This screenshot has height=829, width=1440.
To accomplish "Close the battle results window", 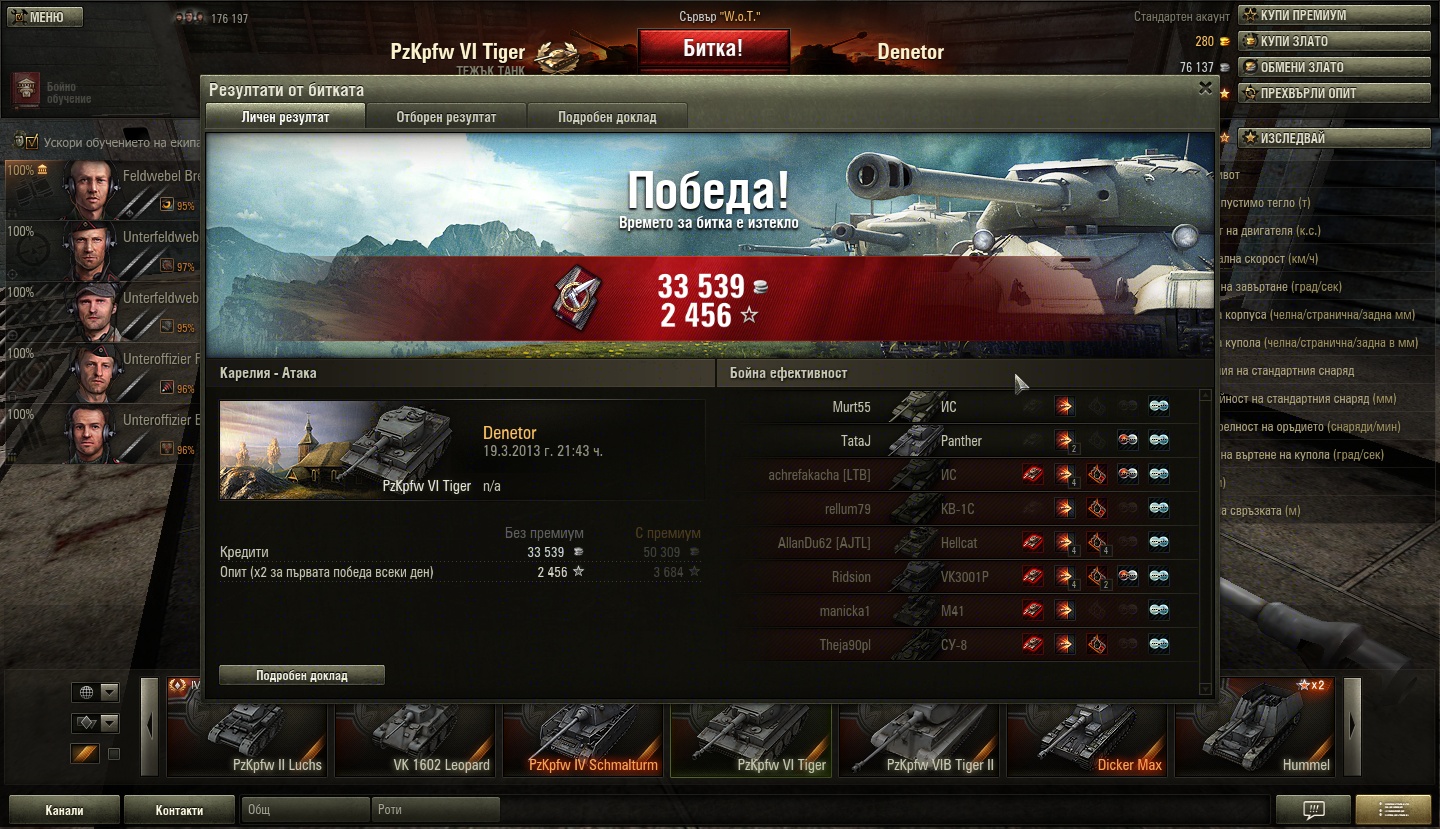I will (1205, 88).
